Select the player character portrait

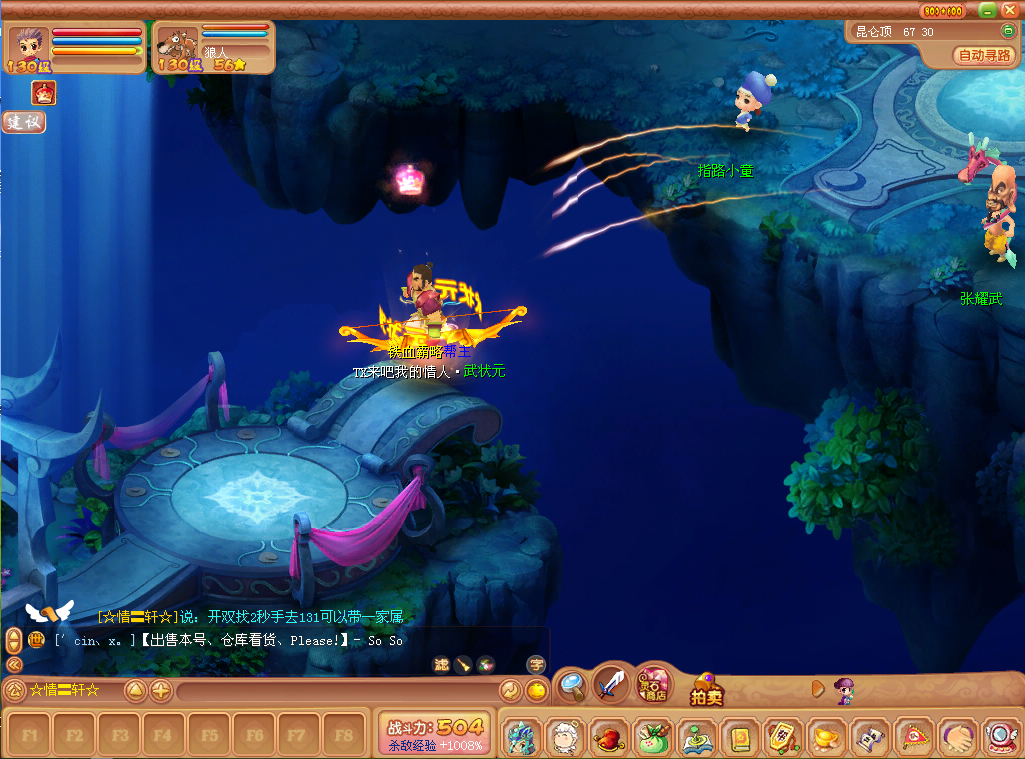pos(27,44)
